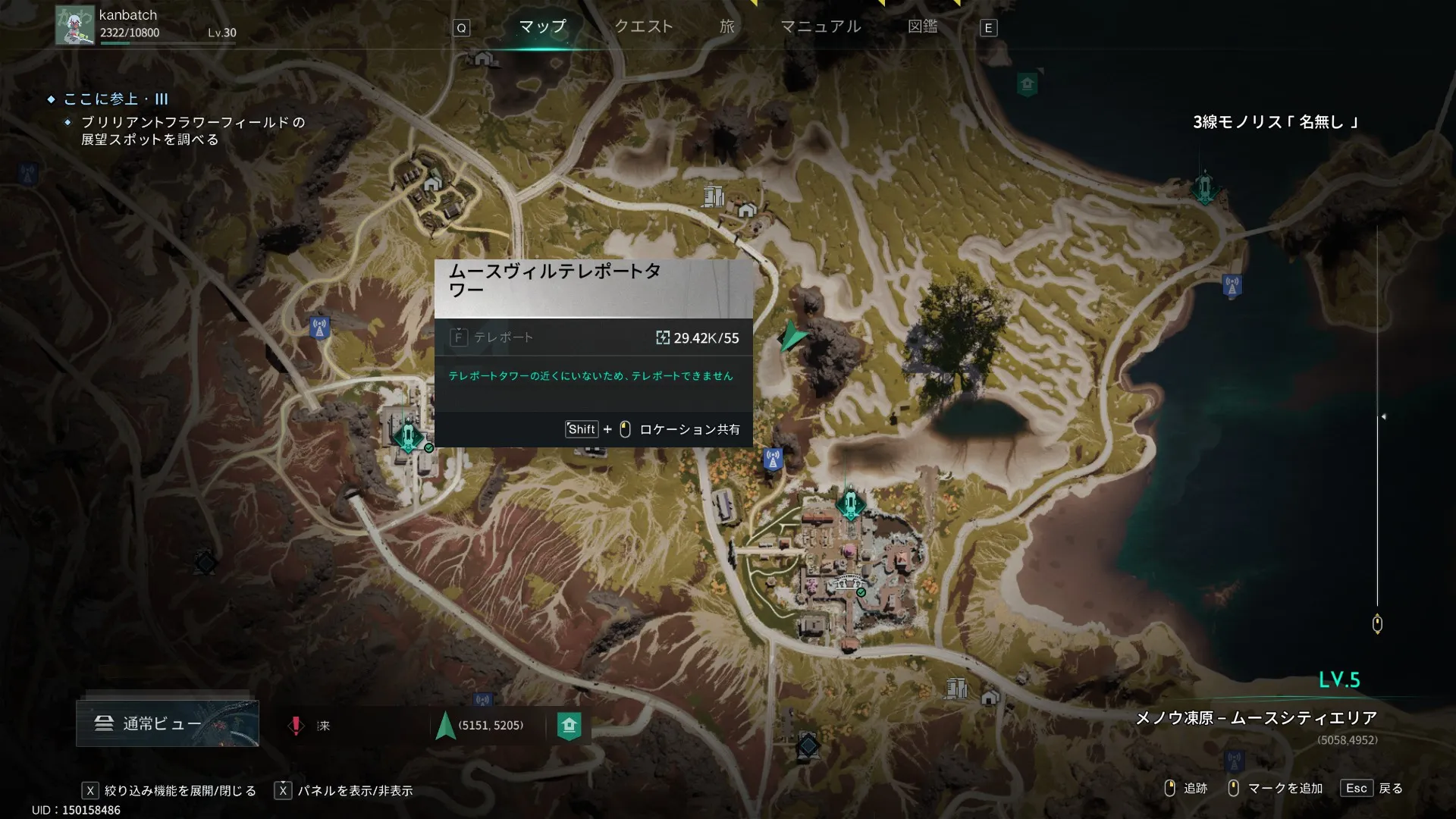Screen dimensions: 1456x819
Task: Show the 図鑑 tab
Action: tap(922, 27)
